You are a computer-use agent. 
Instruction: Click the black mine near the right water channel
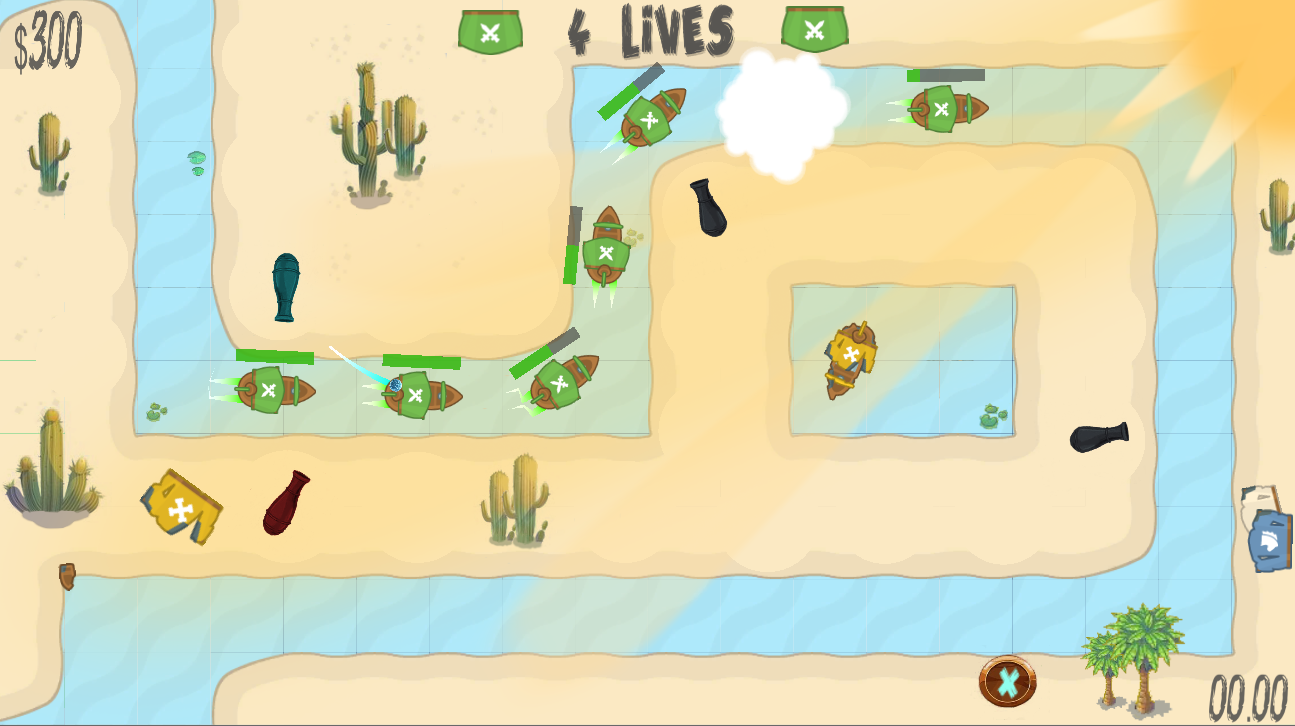tap(1097, 437)
